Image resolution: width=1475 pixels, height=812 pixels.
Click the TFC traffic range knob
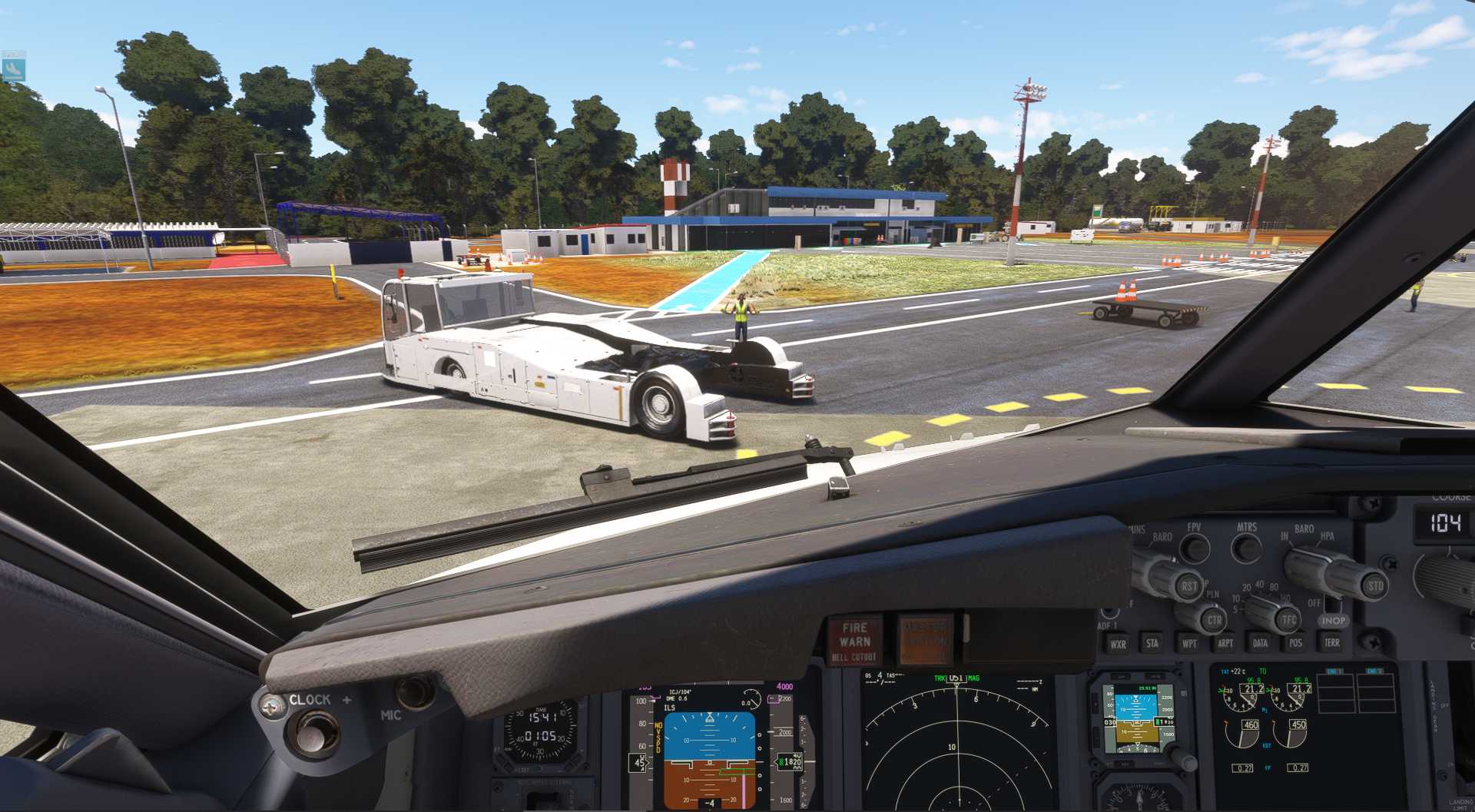[x=1288, y=619]
